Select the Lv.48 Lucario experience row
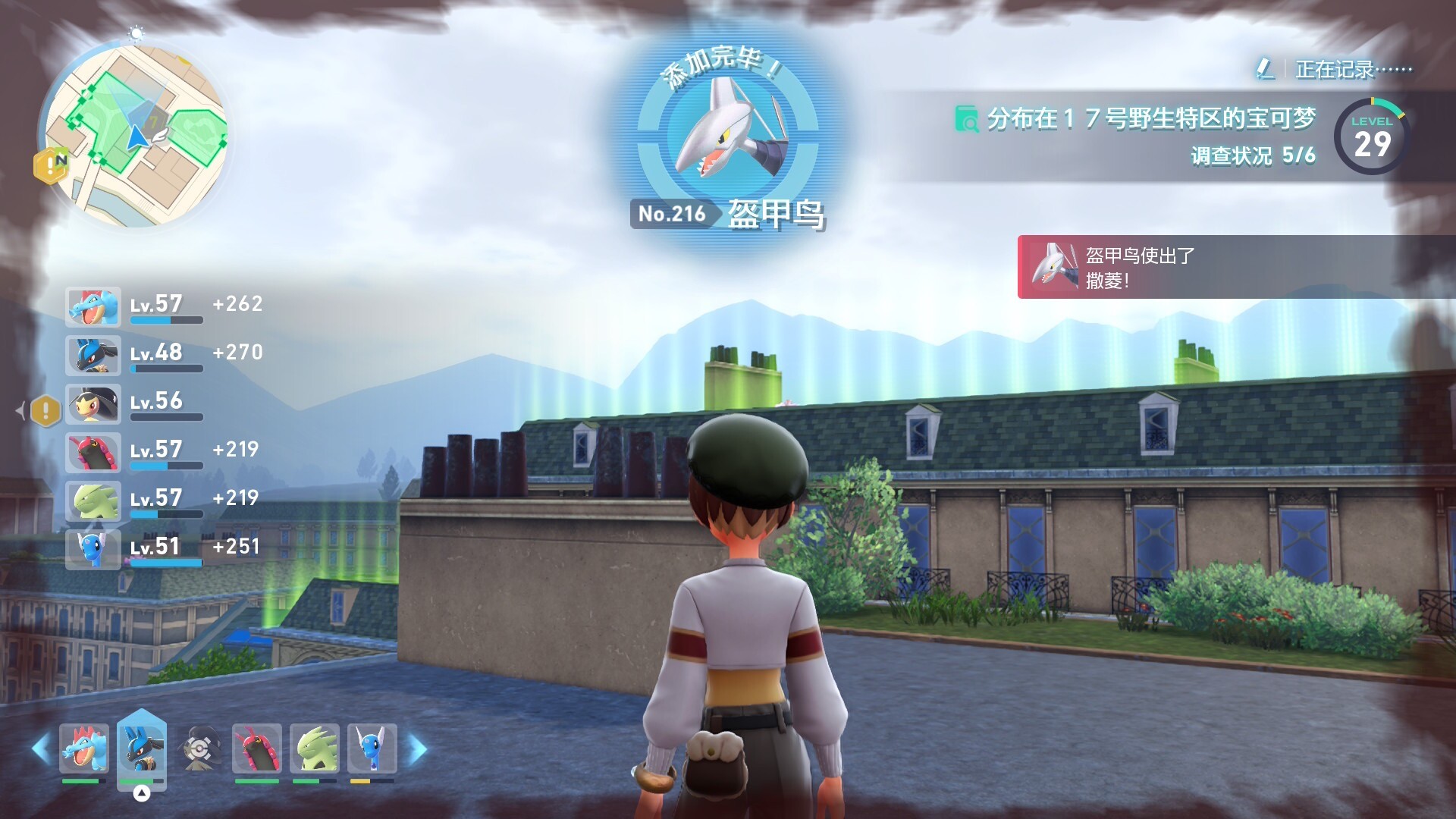Viewport: 1456px width, 819px height. point(163,354)
